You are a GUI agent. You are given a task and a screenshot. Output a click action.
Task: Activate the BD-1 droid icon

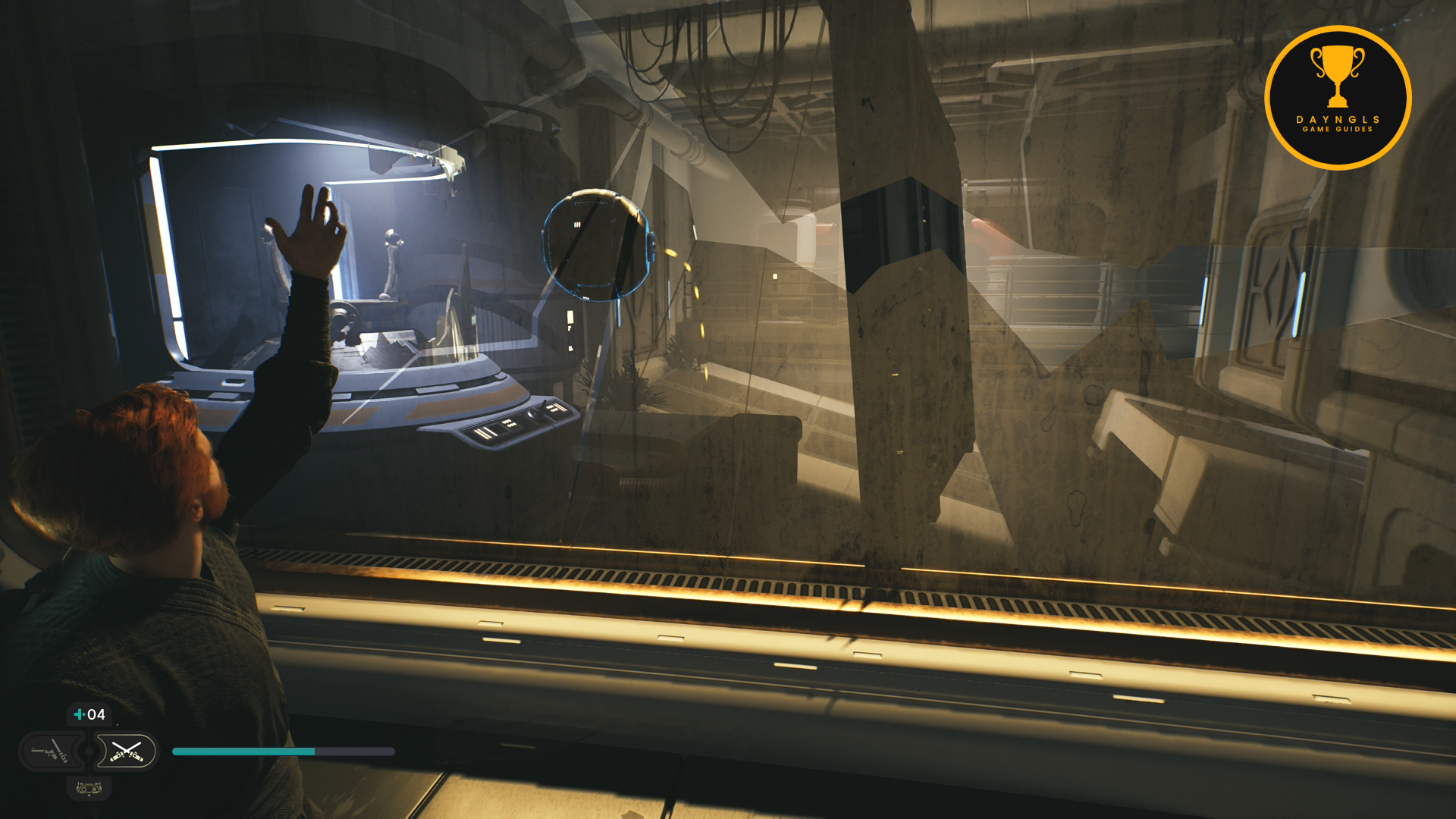click(89, 789)
